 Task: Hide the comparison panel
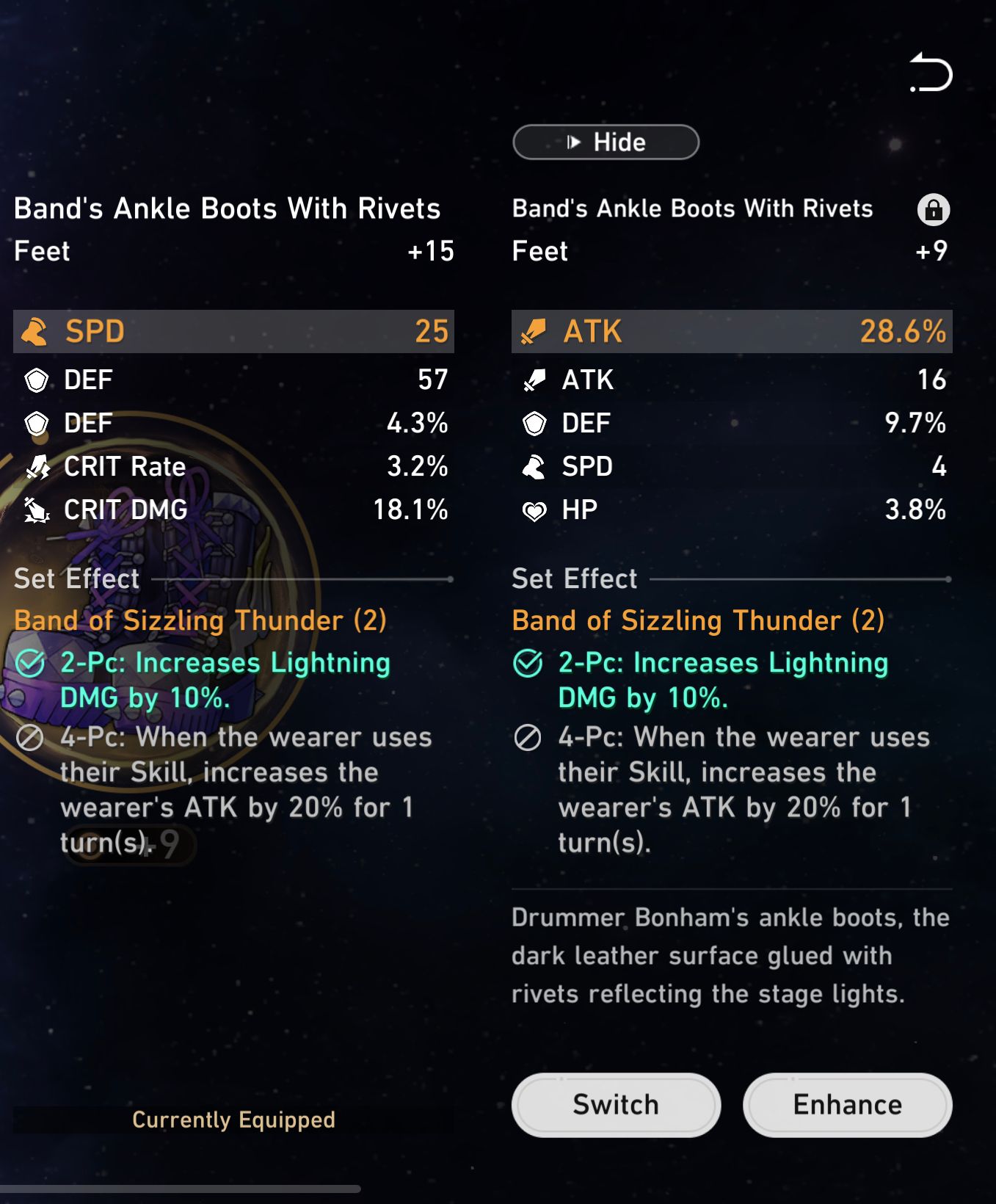pos(606,142)
